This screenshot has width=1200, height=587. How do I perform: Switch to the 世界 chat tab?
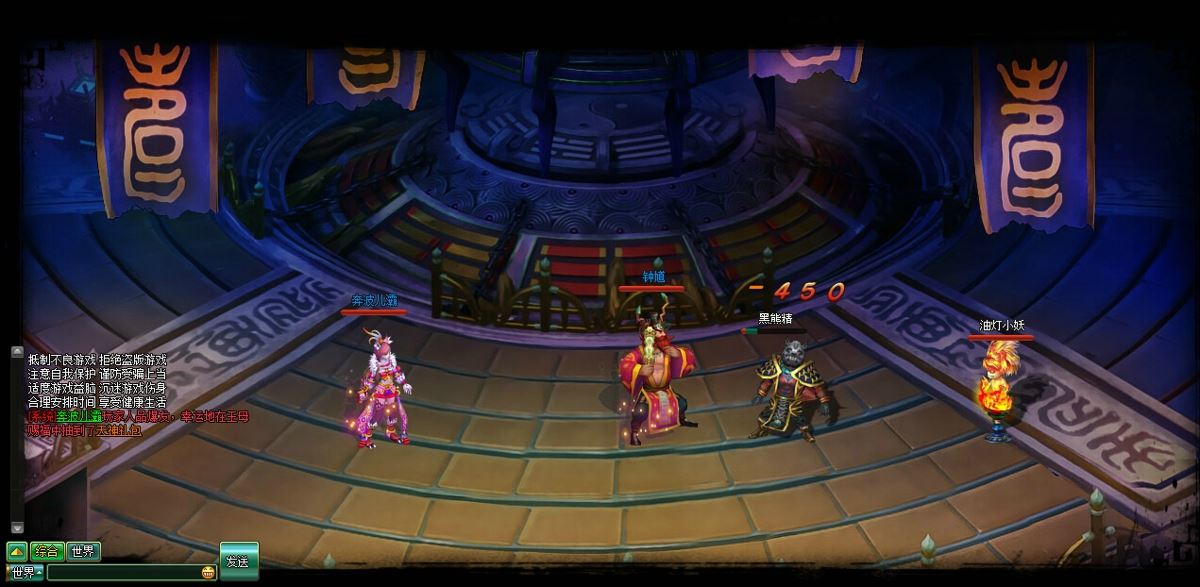(x=84, y=551)
